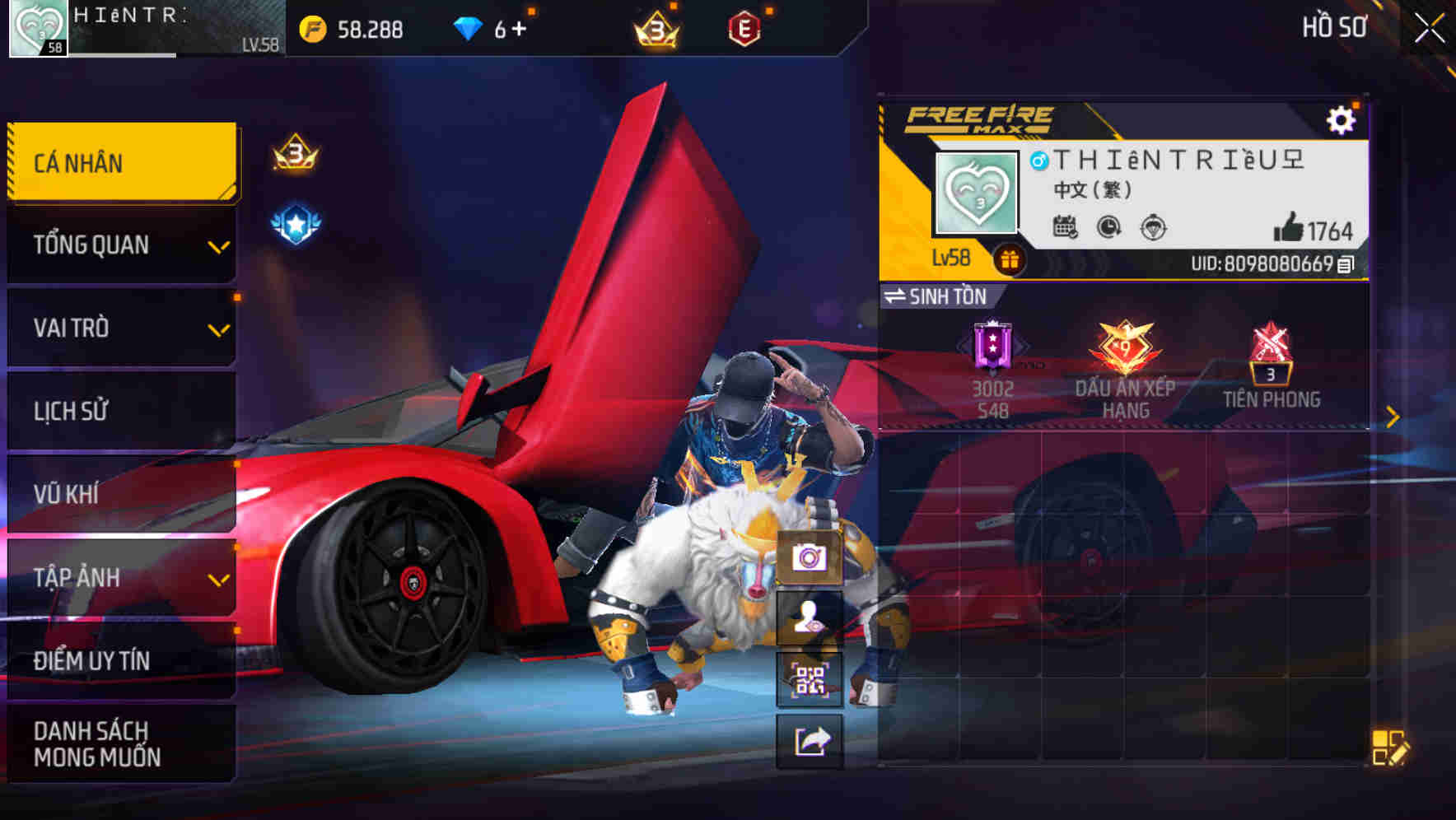This screenshot has height=820, width=1456.
Task: Click the diamond currency icon in the top bar
Action: pyautogui.click(x=469, y=27)
